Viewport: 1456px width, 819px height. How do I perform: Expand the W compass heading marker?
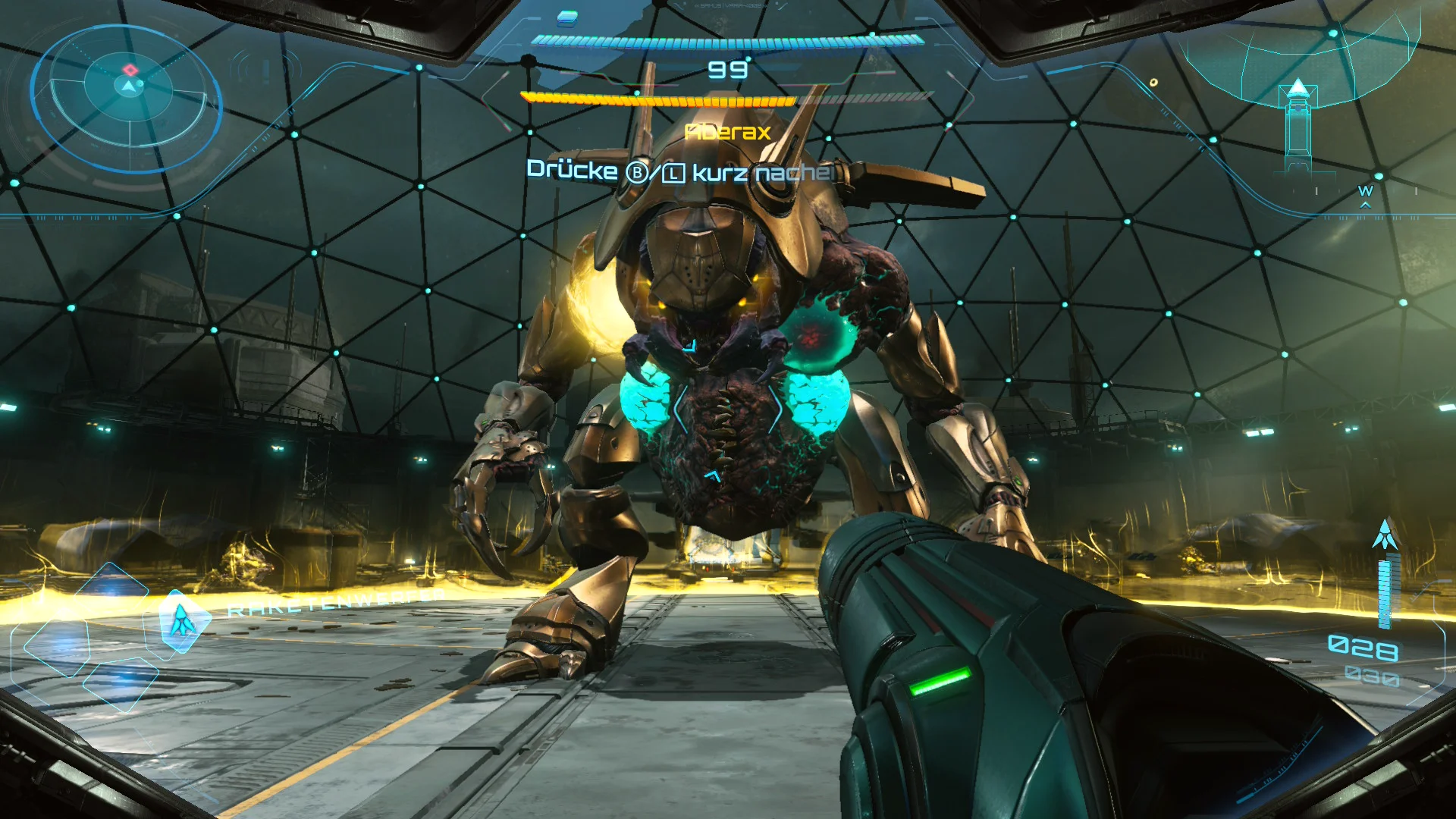coord(1366,191)
